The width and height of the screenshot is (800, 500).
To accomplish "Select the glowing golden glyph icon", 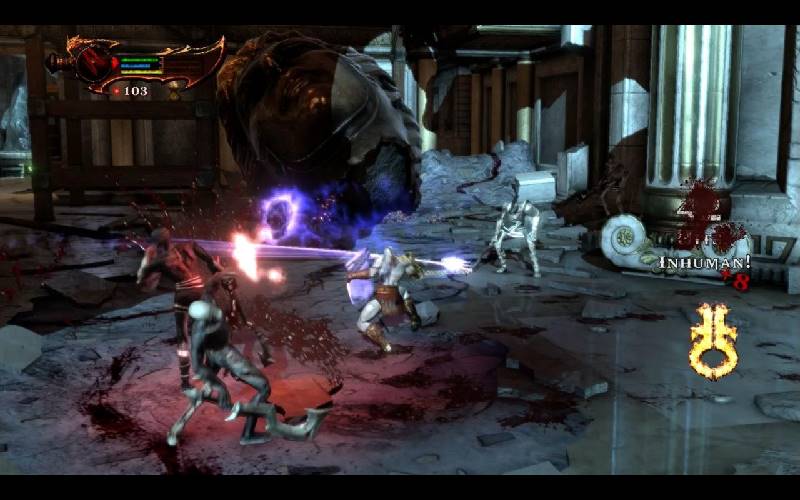I will [714, 340].
